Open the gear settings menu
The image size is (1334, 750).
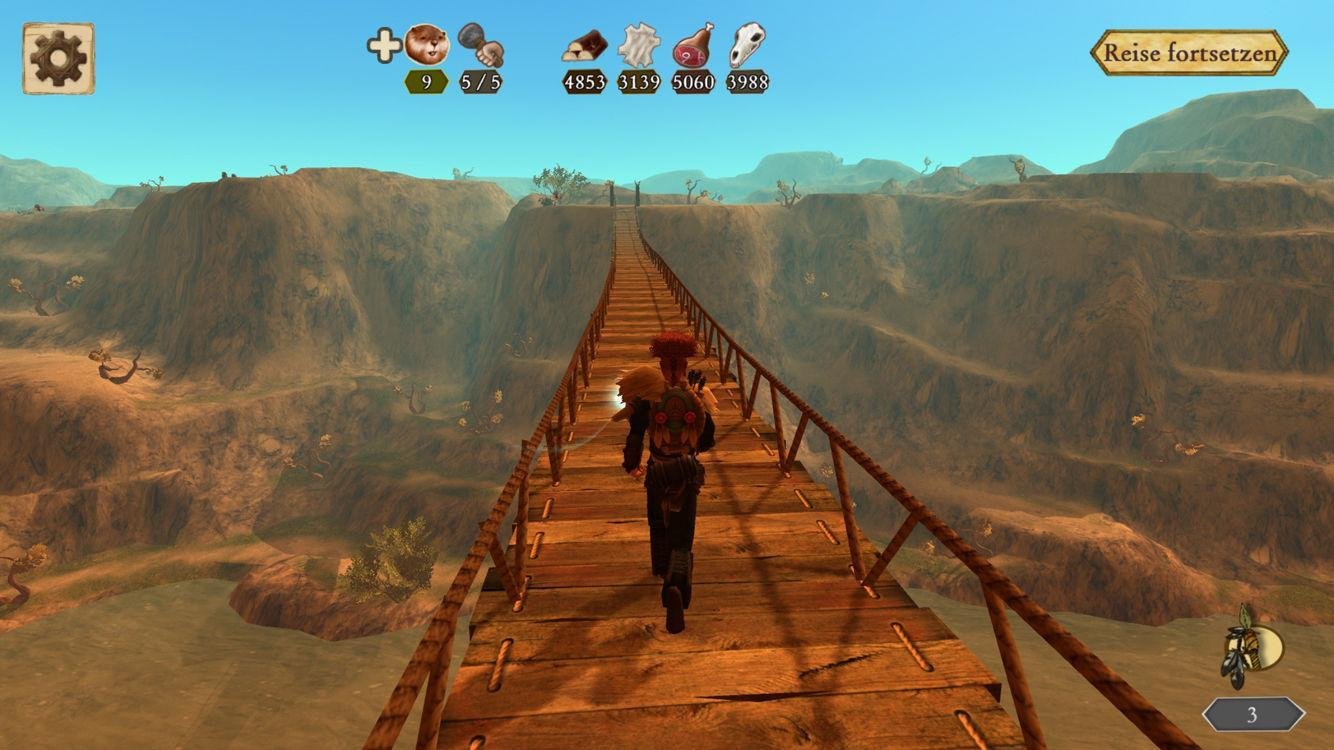click(x=58, y=58)
